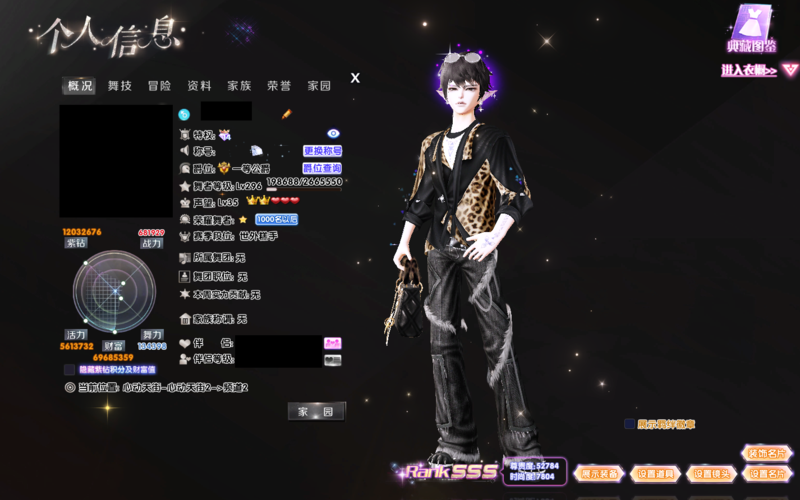Click the pencil edit-name icon
The image size is (800, 500).
point(286,114)
